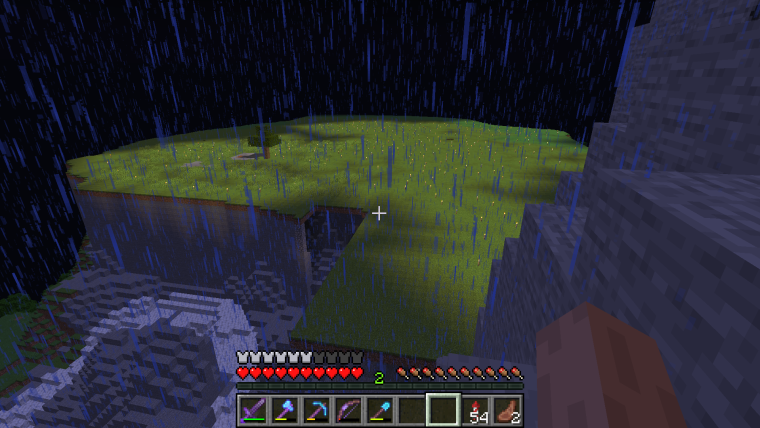Select the diamond shovel hotbar slot

[379, 410]
